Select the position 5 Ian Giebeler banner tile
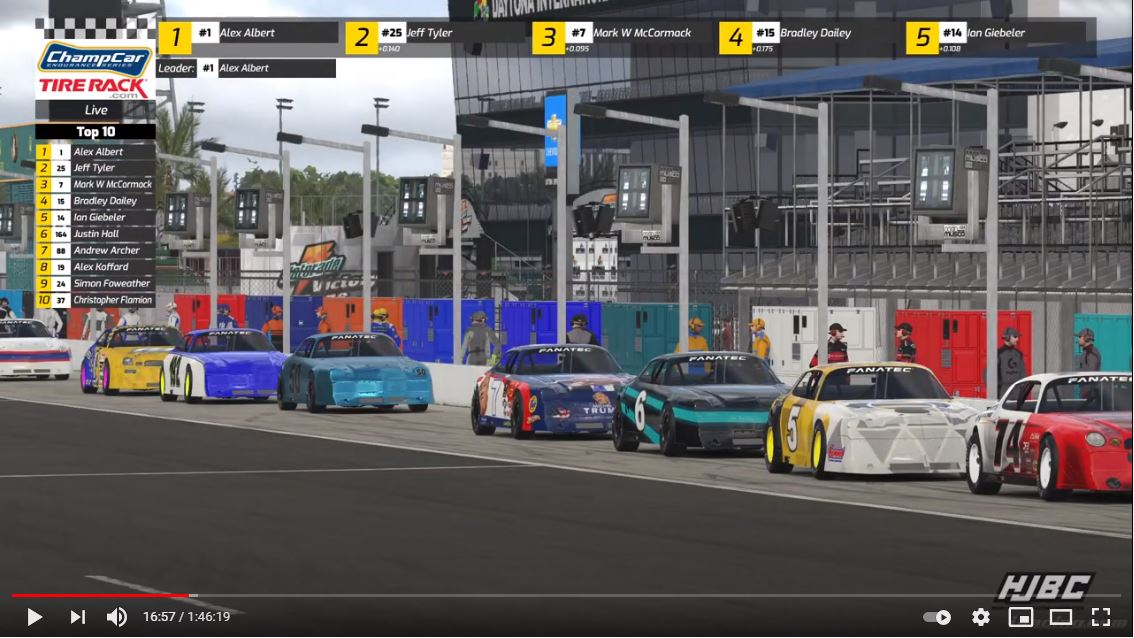1134x638 pixels. click(x=996, y=37)
